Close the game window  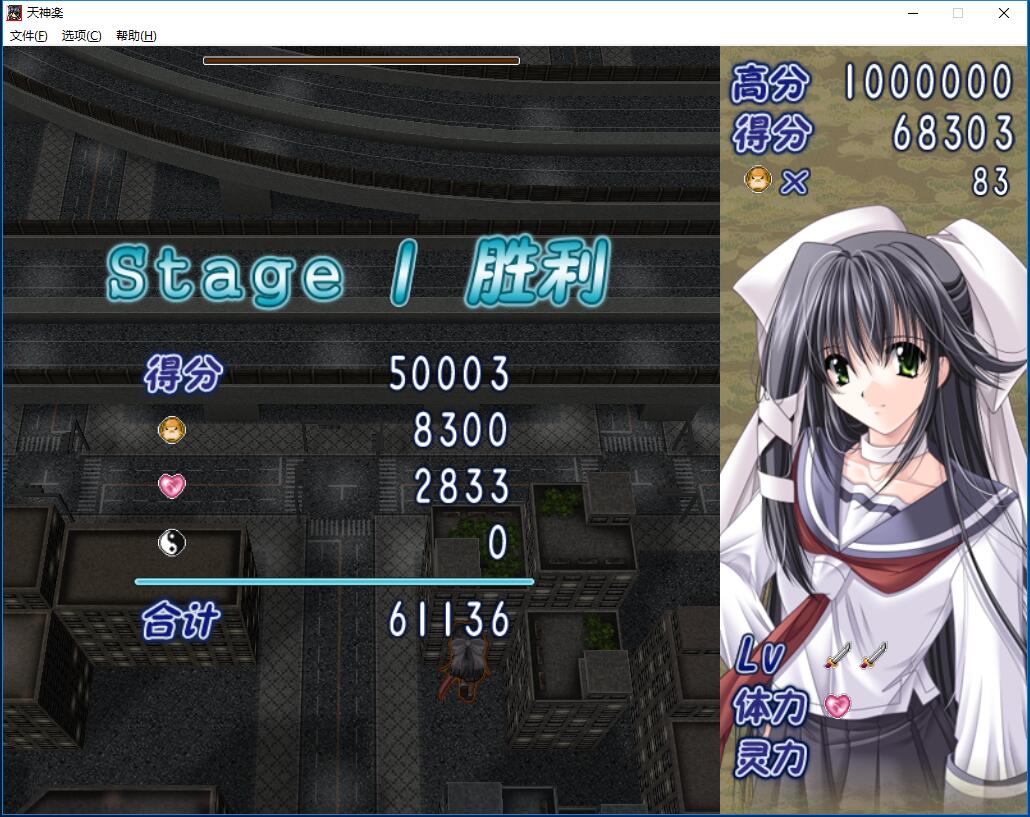[1003, 14]
